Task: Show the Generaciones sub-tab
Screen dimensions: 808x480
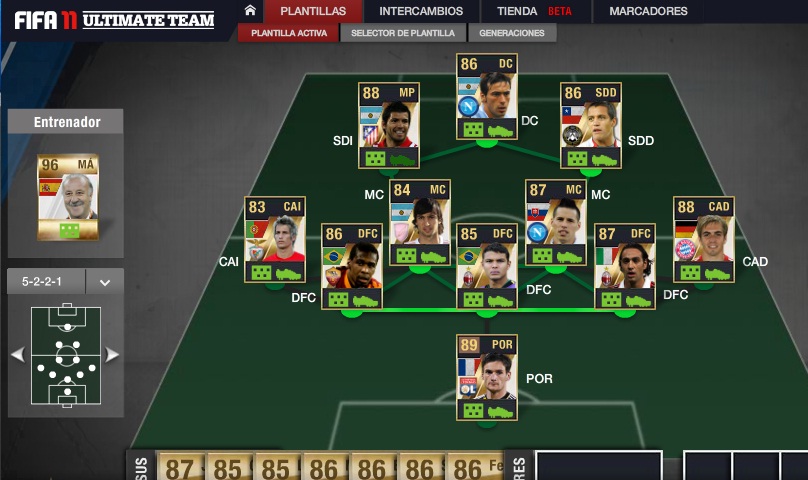Action: (x=511, y=33)
